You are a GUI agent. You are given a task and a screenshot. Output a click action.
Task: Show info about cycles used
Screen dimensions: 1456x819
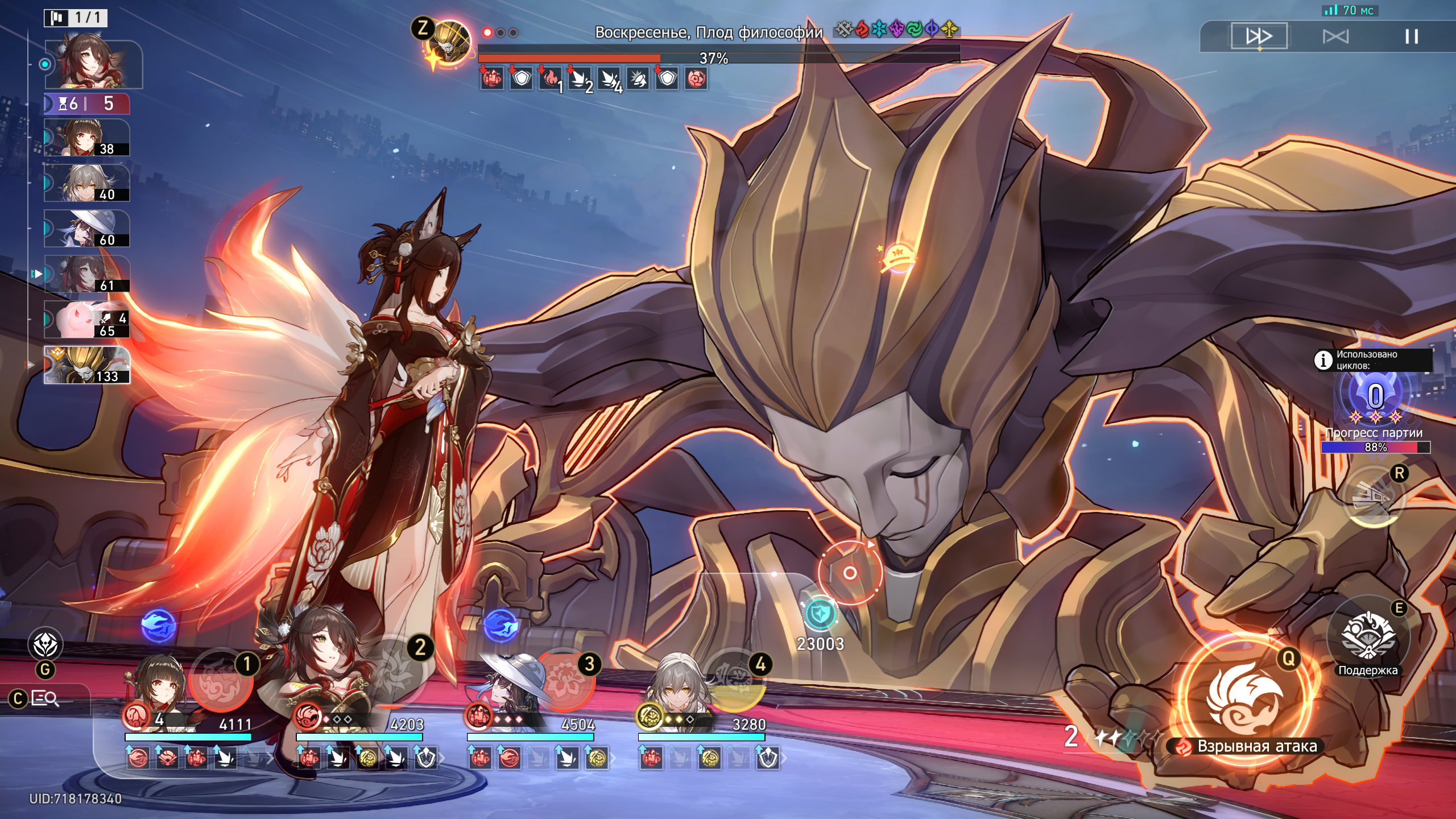coord(1323,360)
